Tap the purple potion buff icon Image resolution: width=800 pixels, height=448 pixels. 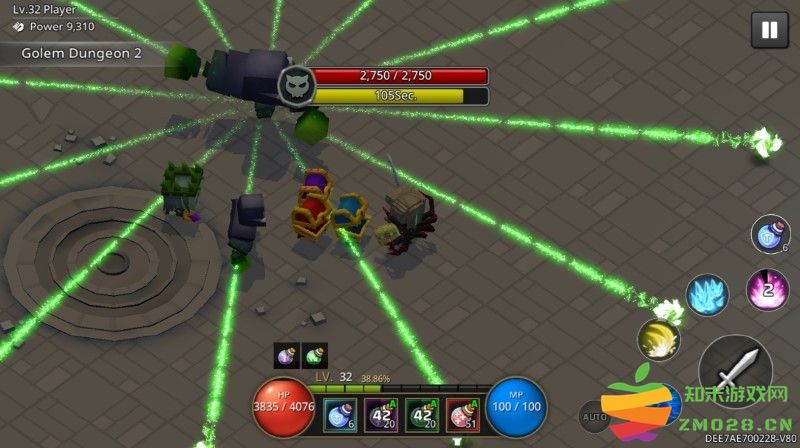click(286, 355)
